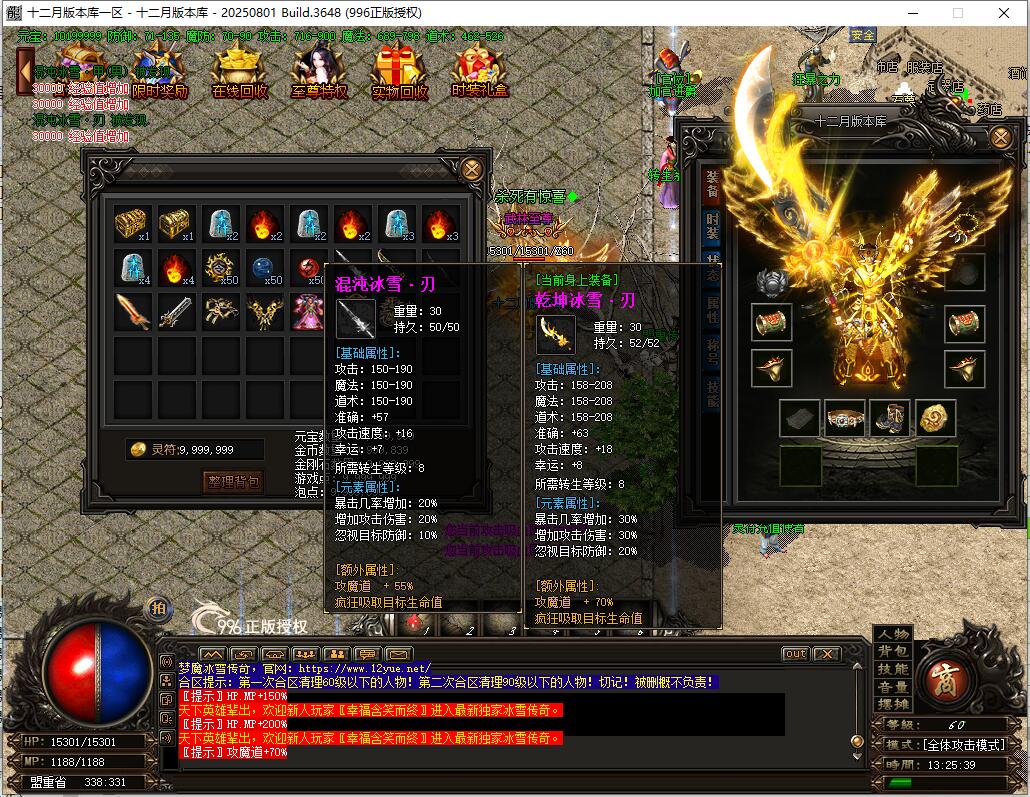Switch to the 技能 skills tab in character panel
This screenshot has width=1030, height=797.
coord(712,394)
